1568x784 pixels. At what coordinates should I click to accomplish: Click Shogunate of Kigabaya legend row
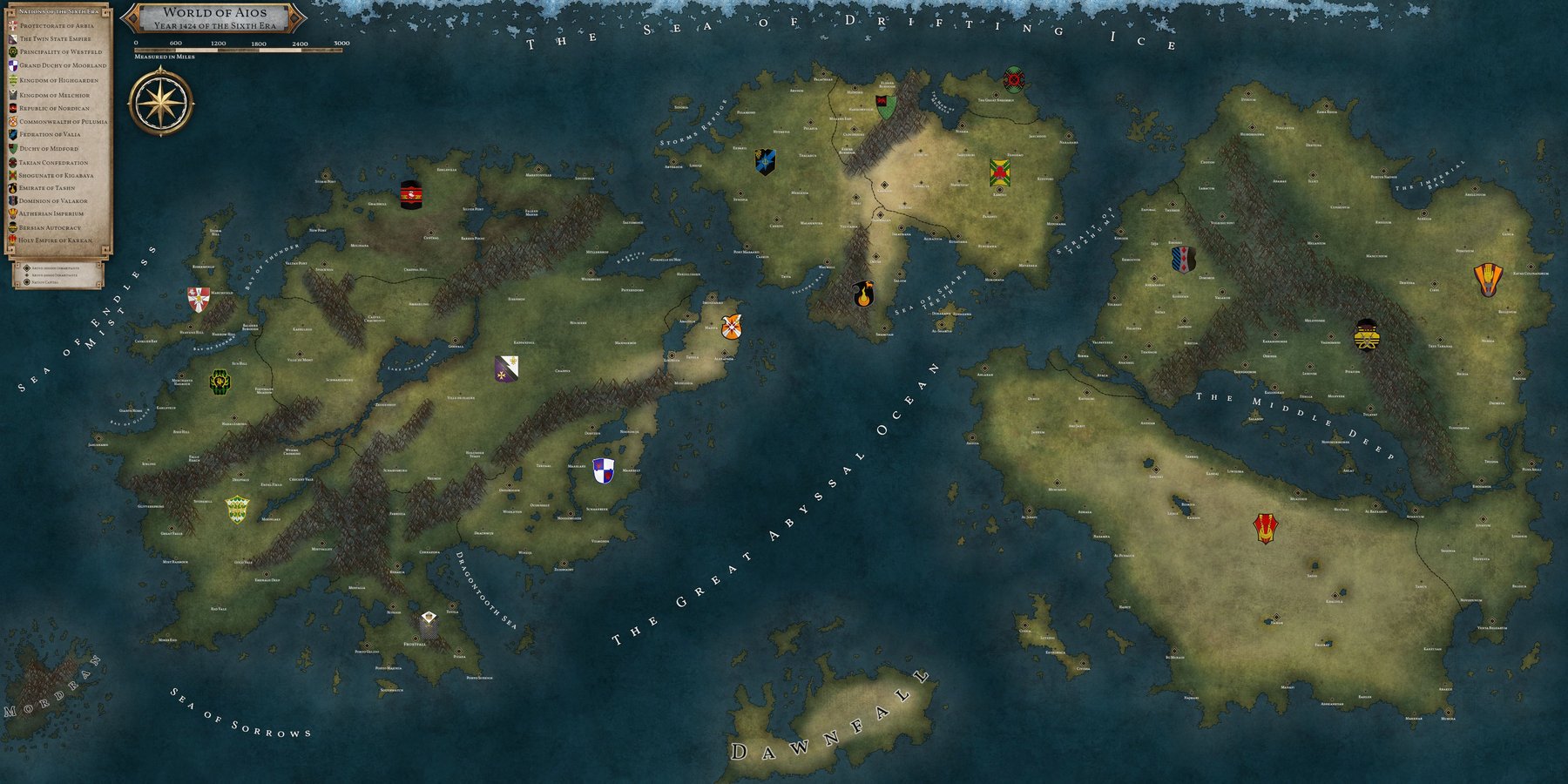pos(56,176)
